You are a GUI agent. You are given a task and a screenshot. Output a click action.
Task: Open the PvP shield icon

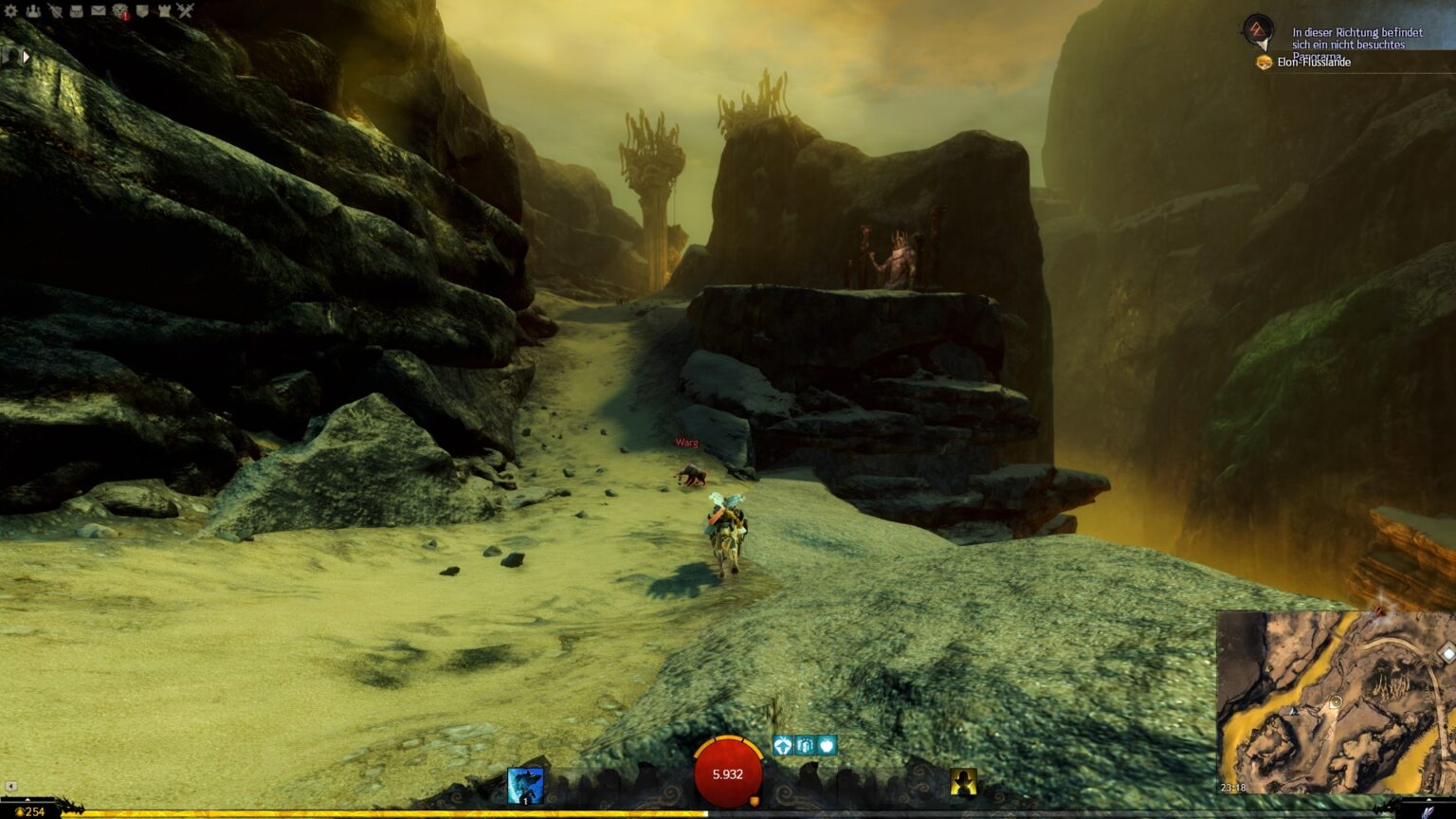point(142,10)
